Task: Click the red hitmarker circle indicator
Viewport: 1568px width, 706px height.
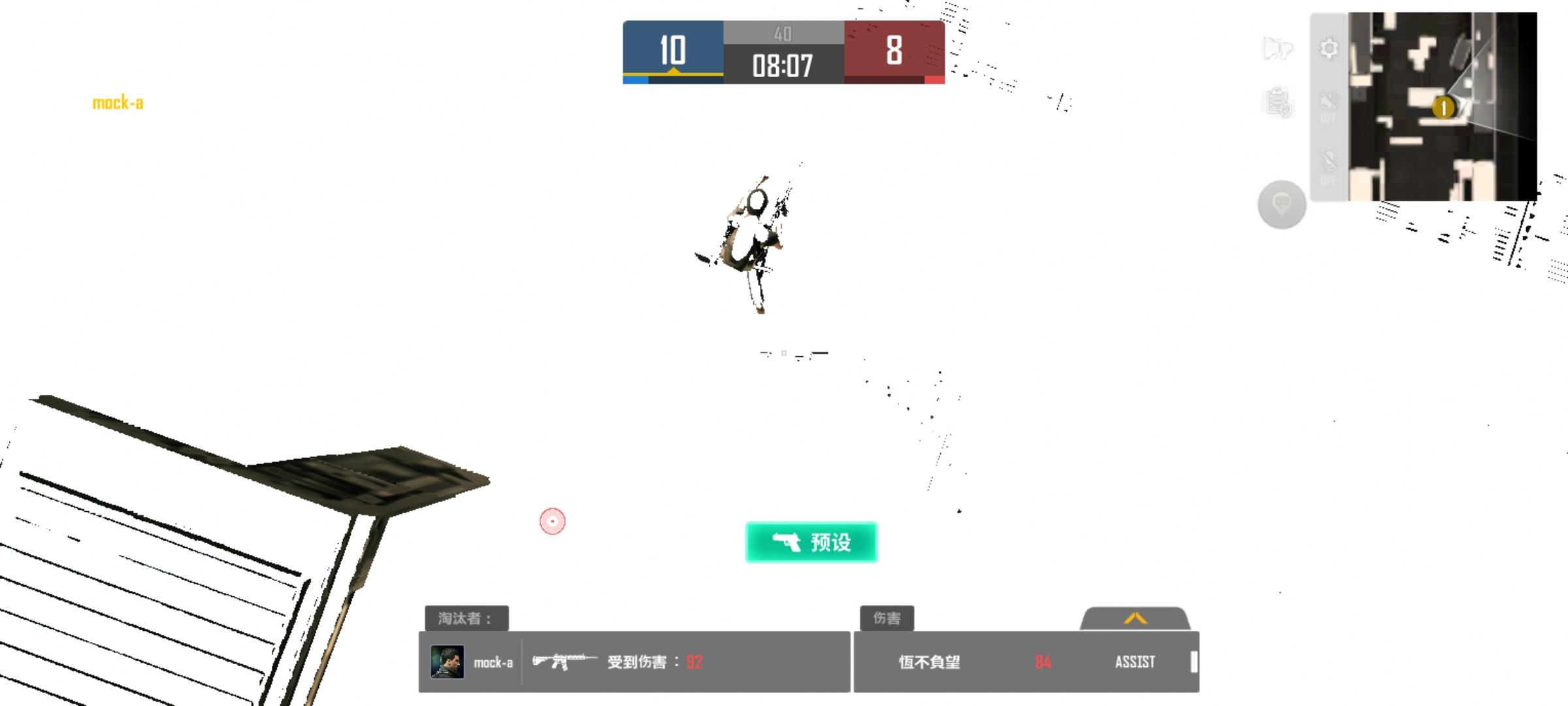Action: click(x=552, y=522)
